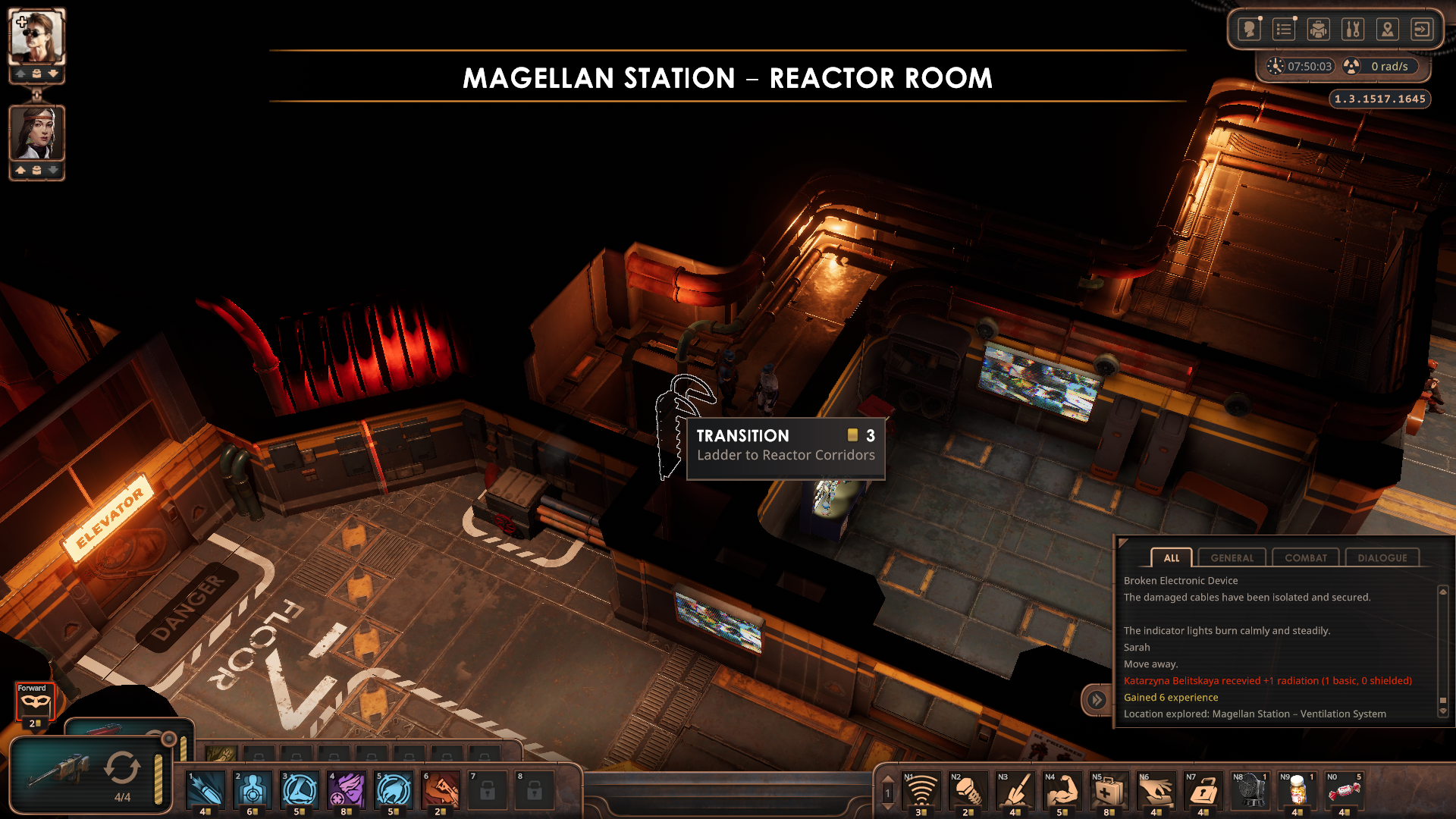
Task: Select the headband woman portrait
Action: (36, 133)
